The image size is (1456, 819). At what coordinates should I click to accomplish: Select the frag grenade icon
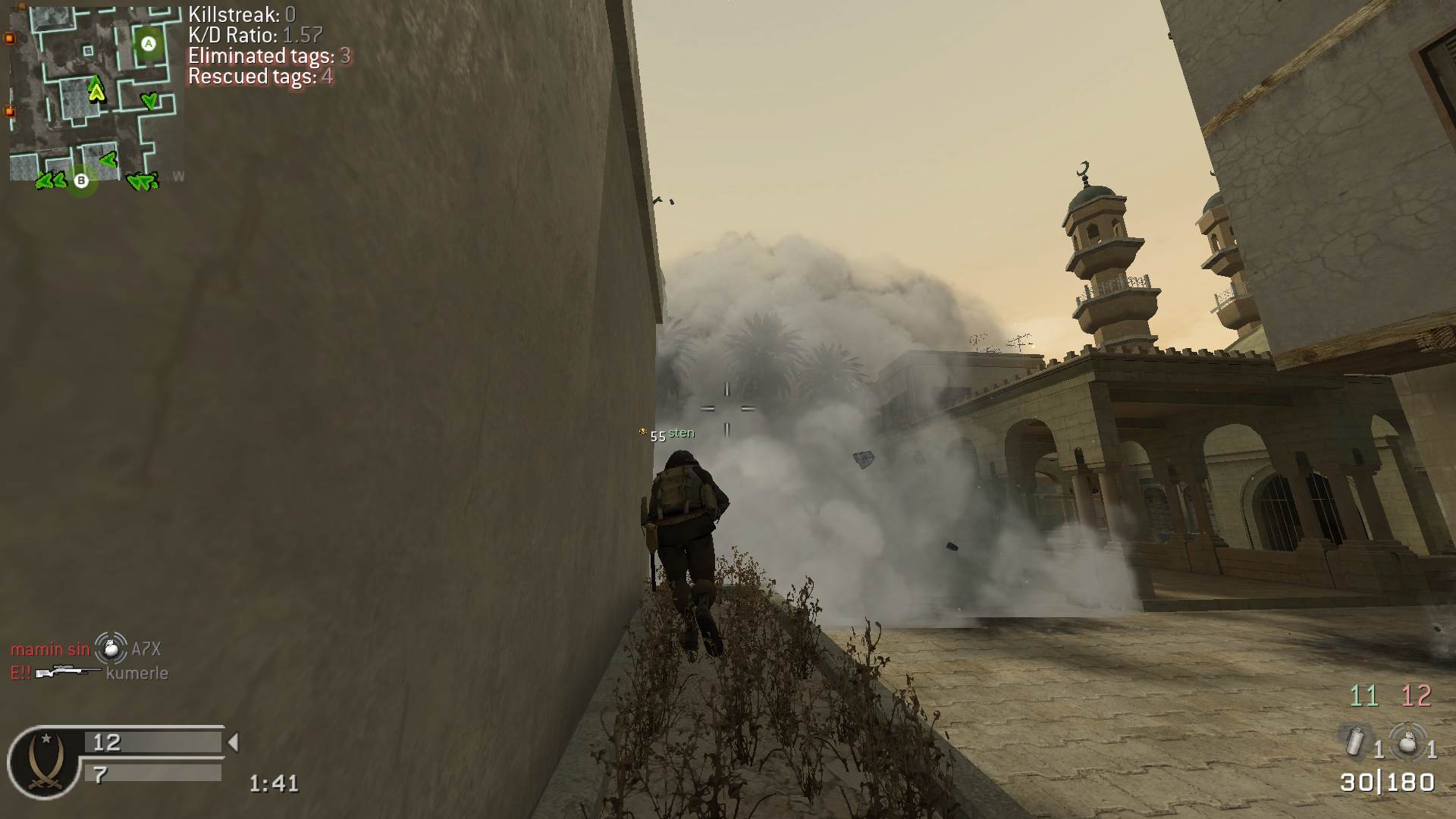click(x=1407, y=742)
